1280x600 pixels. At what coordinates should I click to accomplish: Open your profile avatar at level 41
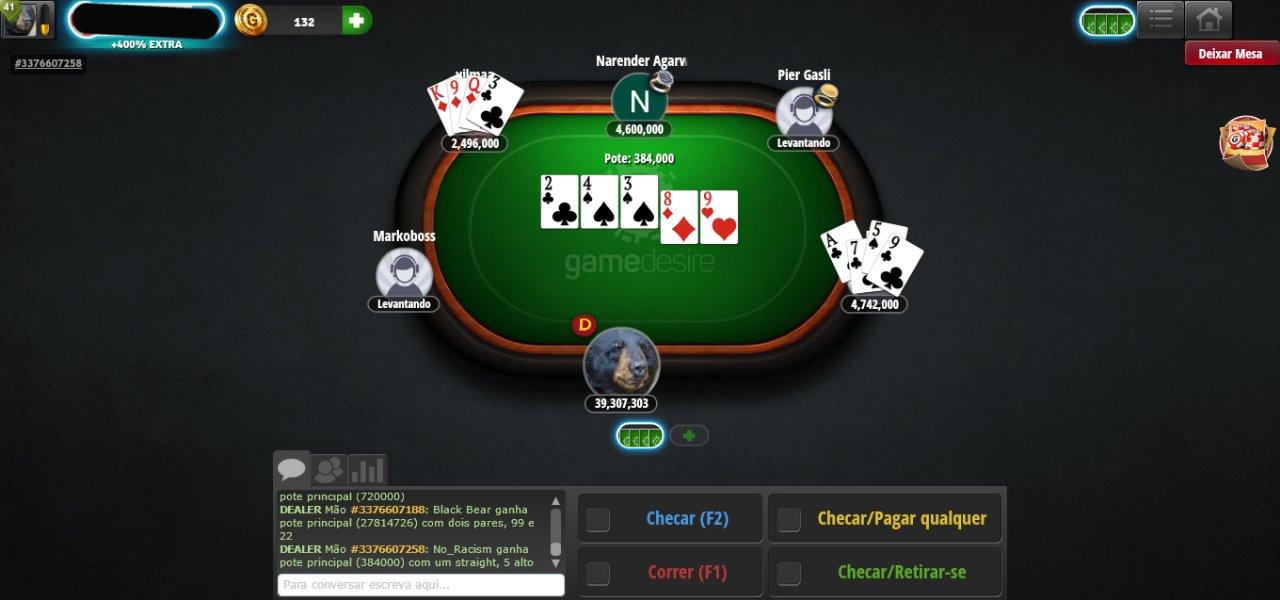27,20
